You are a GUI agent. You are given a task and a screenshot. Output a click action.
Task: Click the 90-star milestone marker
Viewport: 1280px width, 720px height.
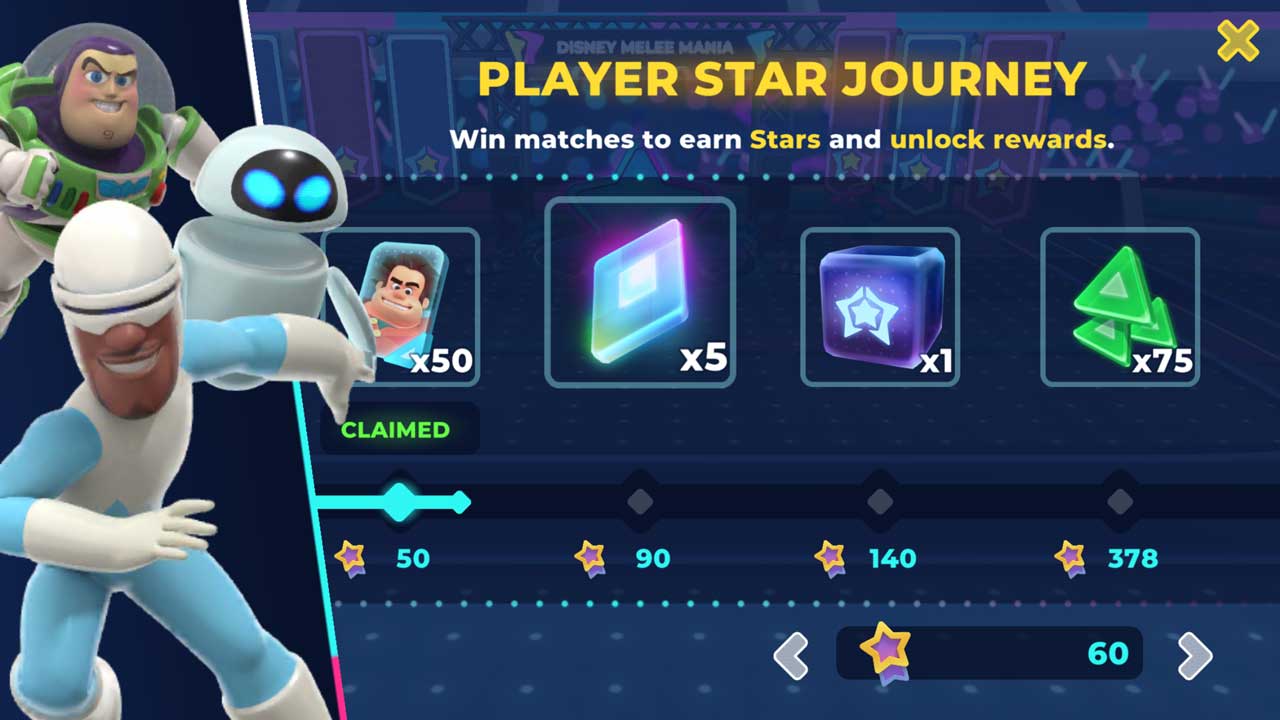coord(640,501)
